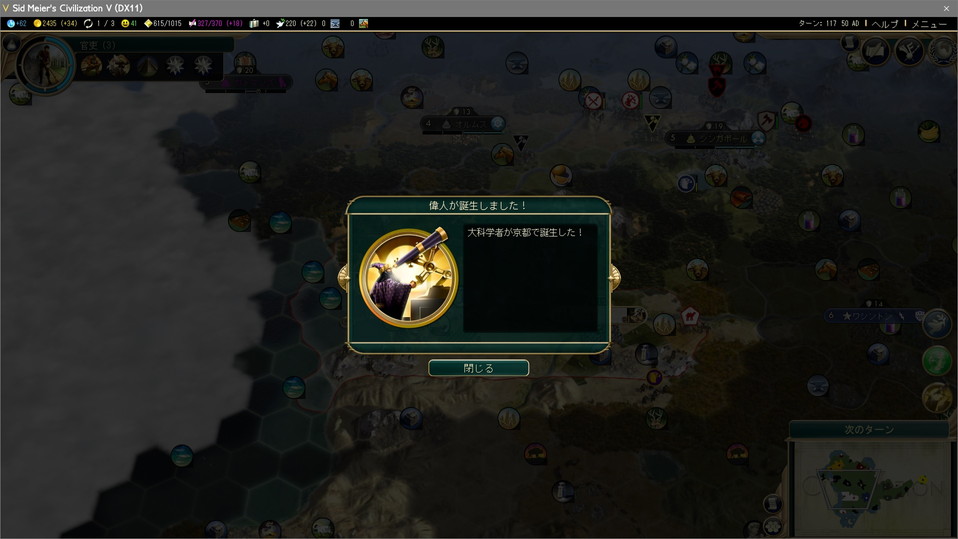This screenshot has height=539, width=958.
Task: Show the happiness smiley face details
Action: (128, 23)
